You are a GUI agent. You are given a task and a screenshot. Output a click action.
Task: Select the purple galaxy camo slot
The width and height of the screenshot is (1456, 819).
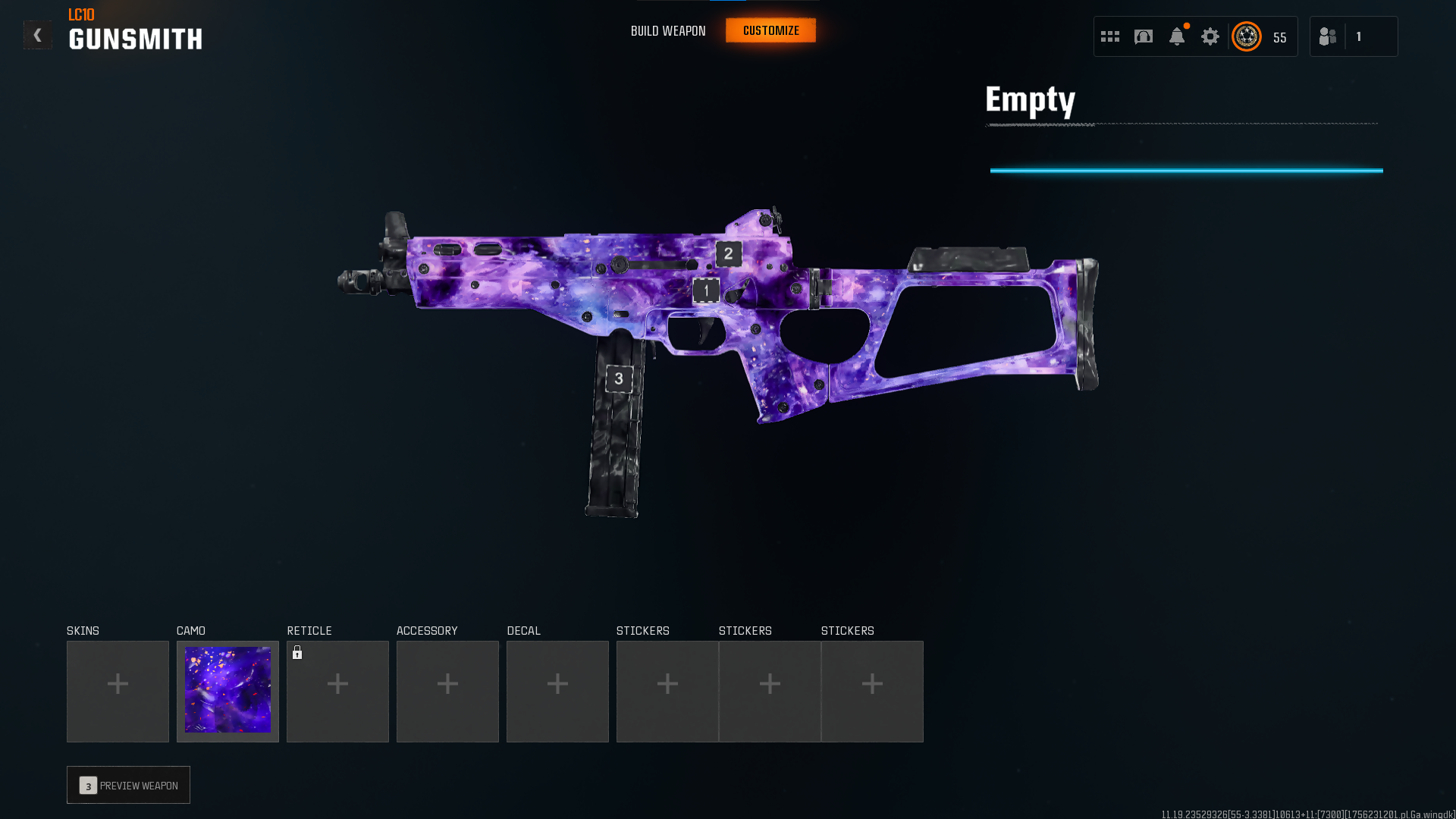(227, 691)
